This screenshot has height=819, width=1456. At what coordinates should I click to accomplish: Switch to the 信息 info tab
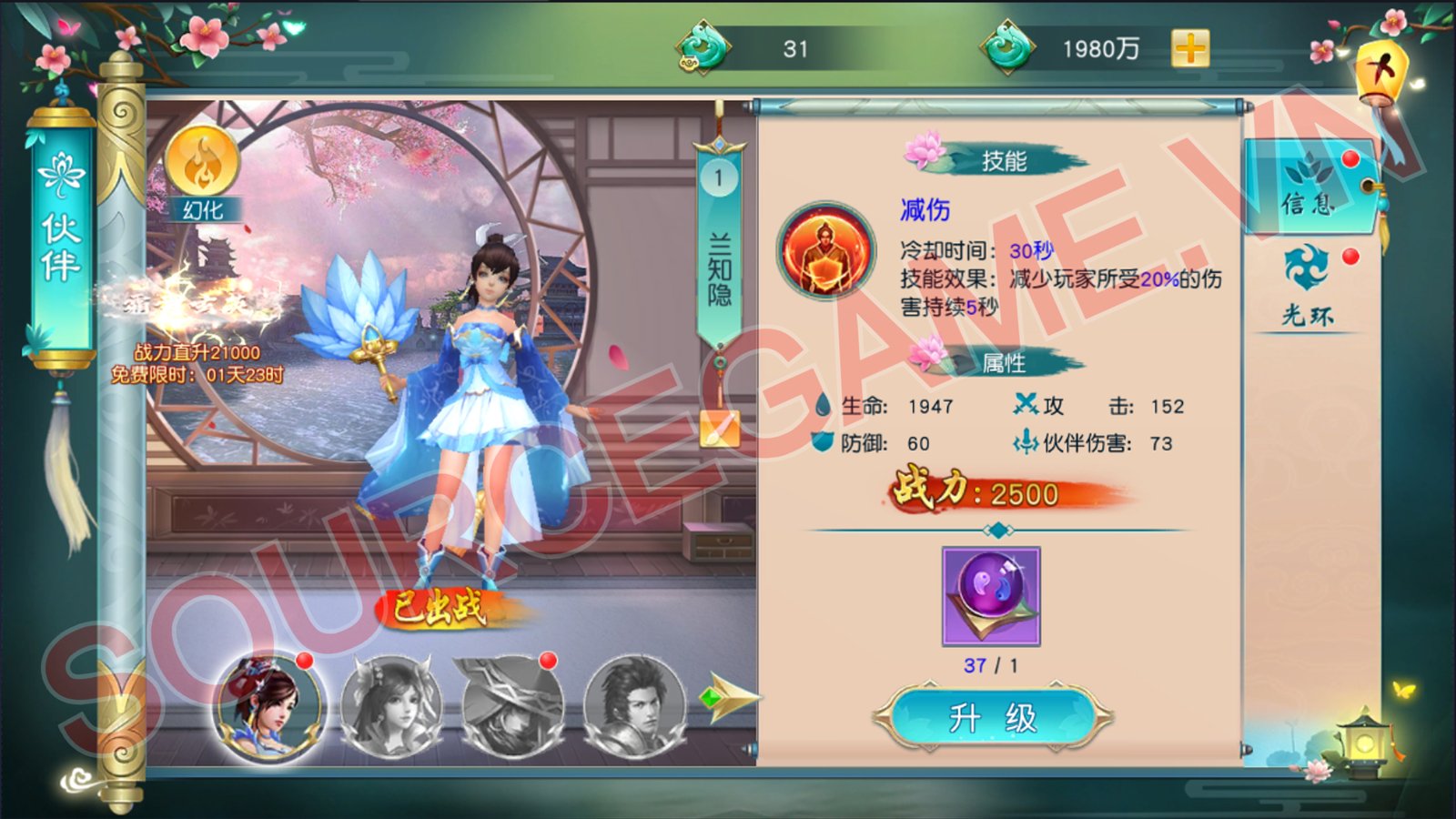pyautogui.click(x=1309, y=187)
